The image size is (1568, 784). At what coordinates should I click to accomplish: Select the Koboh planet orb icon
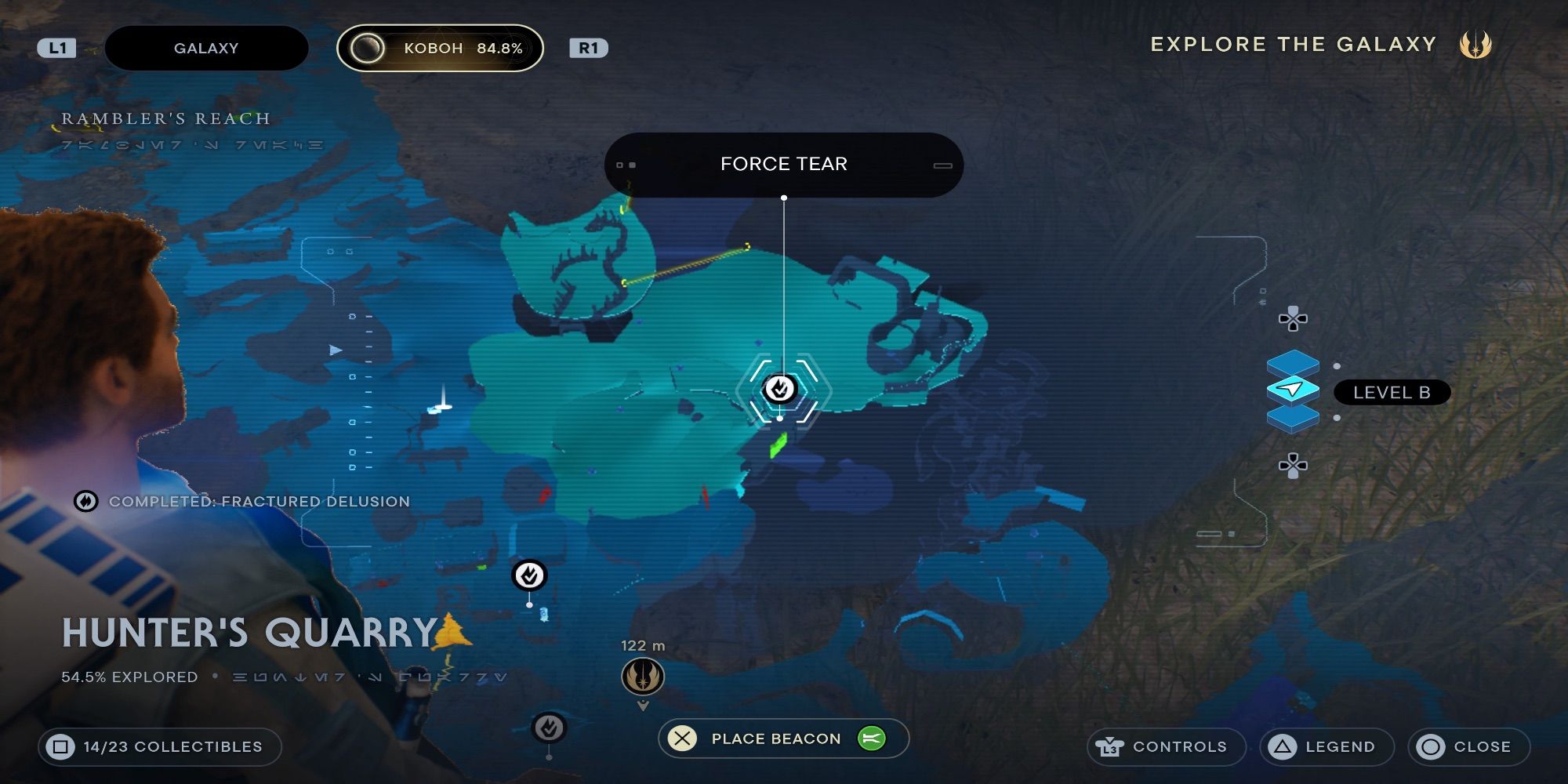pos(366,48)
